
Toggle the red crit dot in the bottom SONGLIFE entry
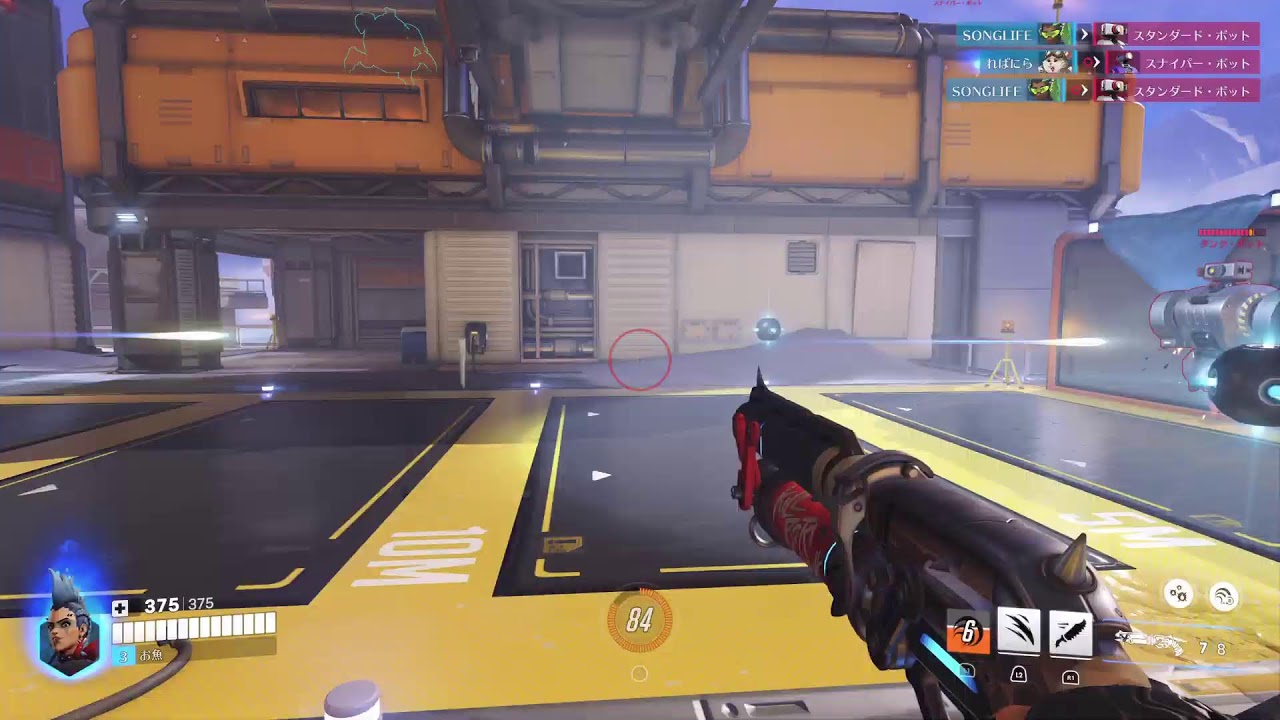point(1076,90)
